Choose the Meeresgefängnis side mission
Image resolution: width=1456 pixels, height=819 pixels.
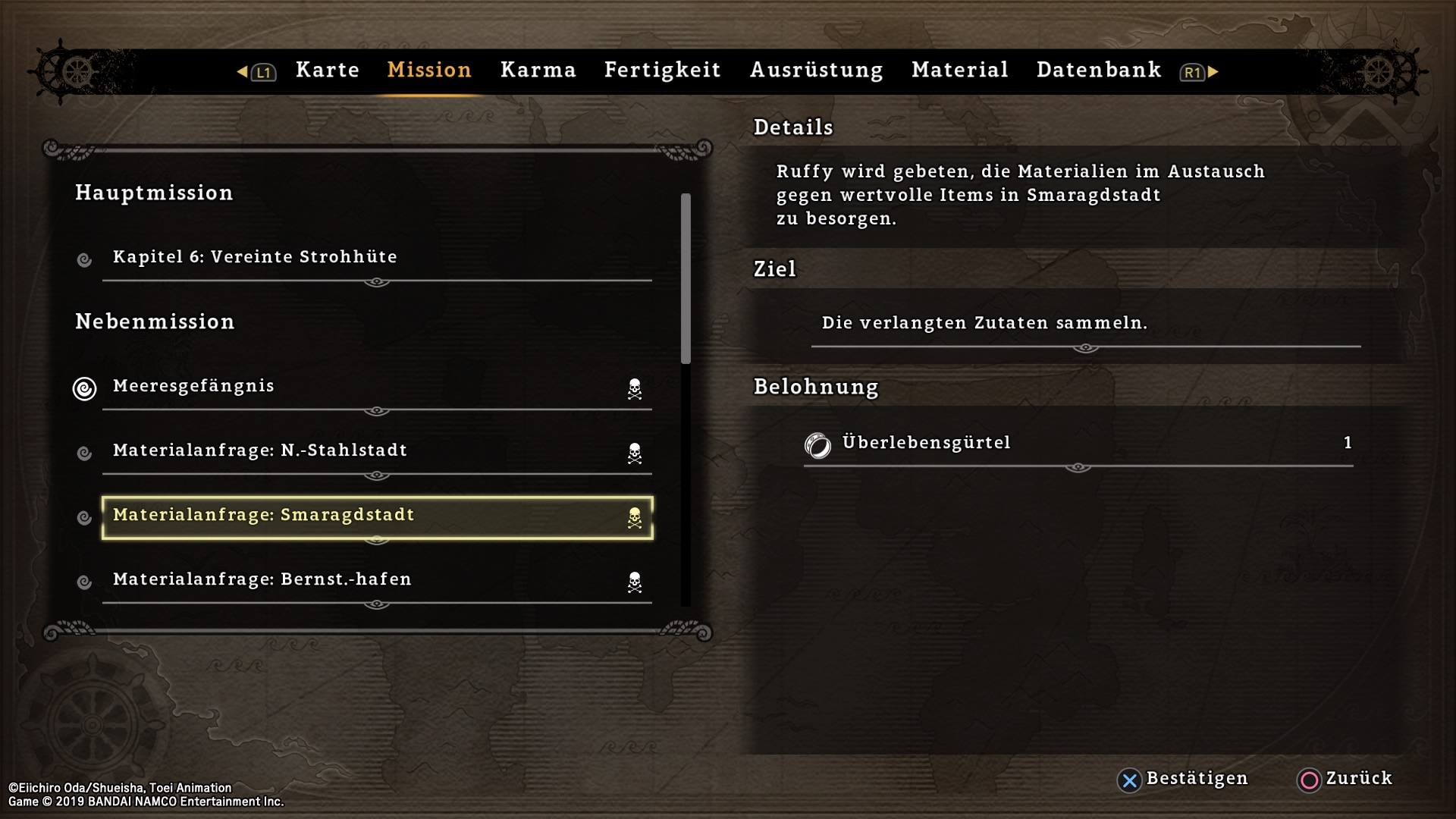(x=376, y=387)
